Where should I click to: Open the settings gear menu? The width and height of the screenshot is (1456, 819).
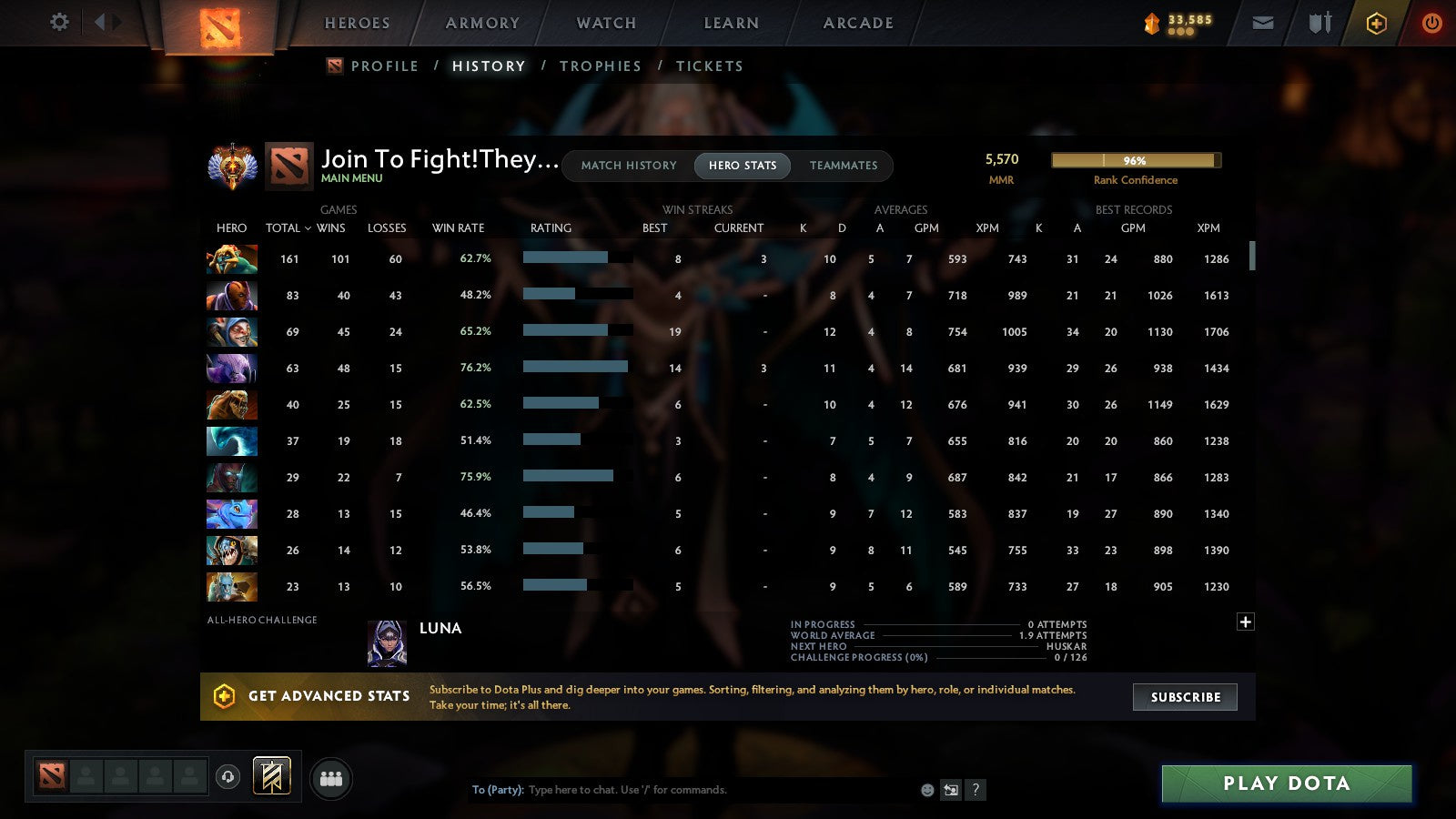click(59, 23)
